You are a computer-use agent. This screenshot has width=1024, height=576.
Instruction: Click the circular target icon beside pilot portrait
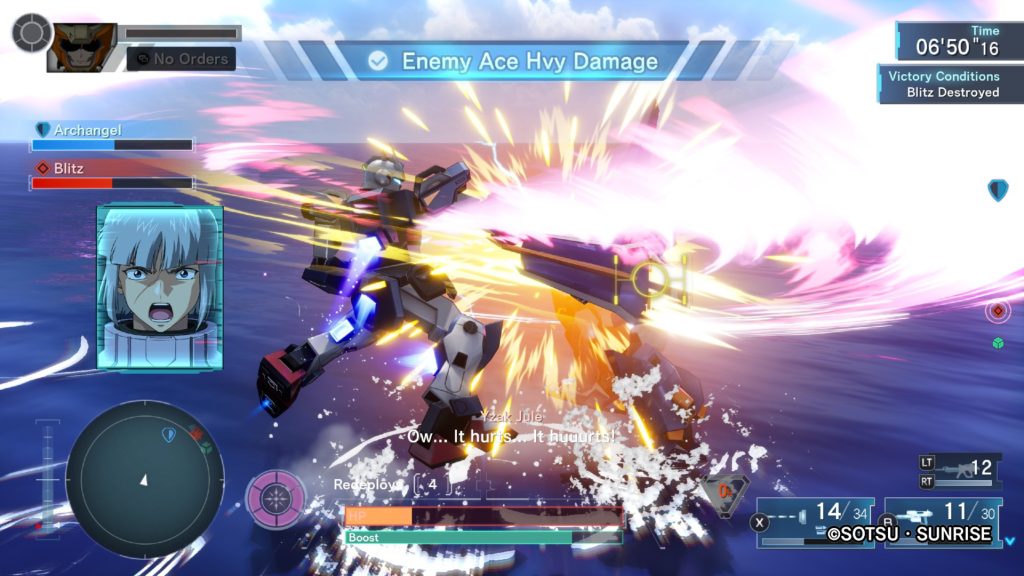coord(31,32)
